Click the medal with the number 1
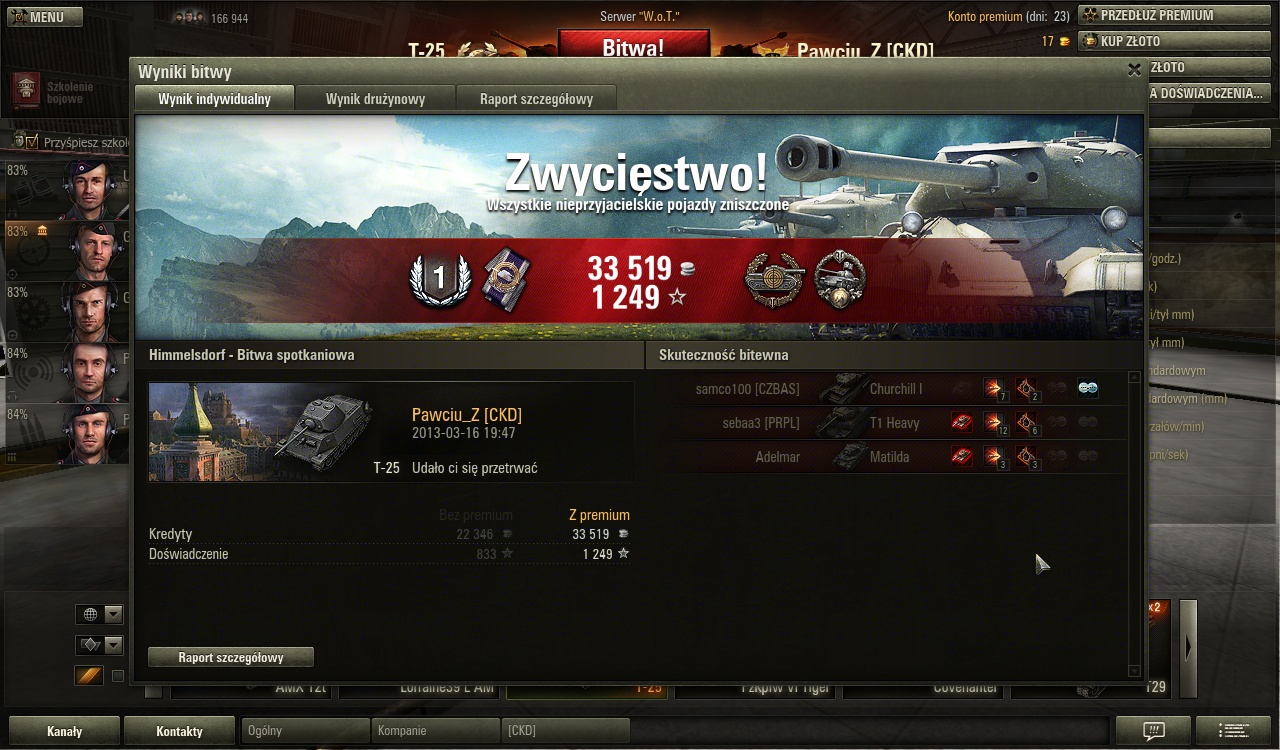Image resolution: width=1280 pixels, height=750 pixels. click(x=439, y=280)
